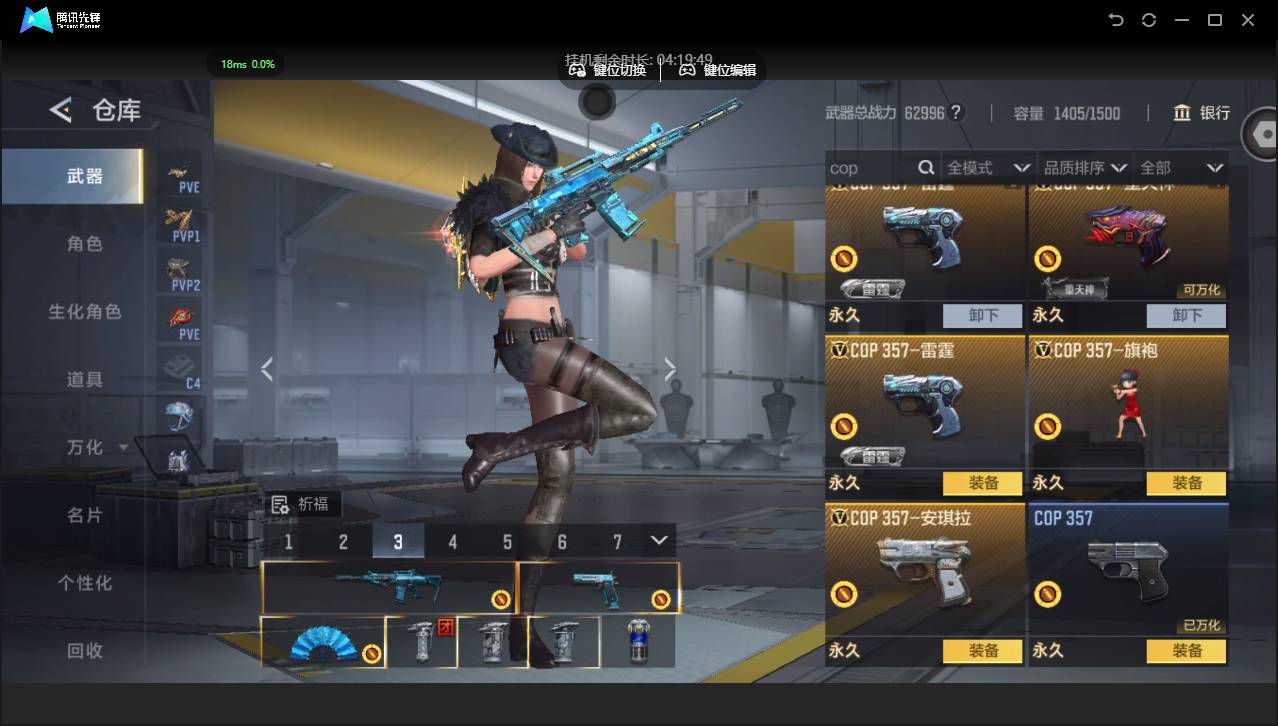Open the 键位编辑 key mapping editor
The height and width of the screenshot is (726, 1278).
pyautogui.click(x=718, y=70)
